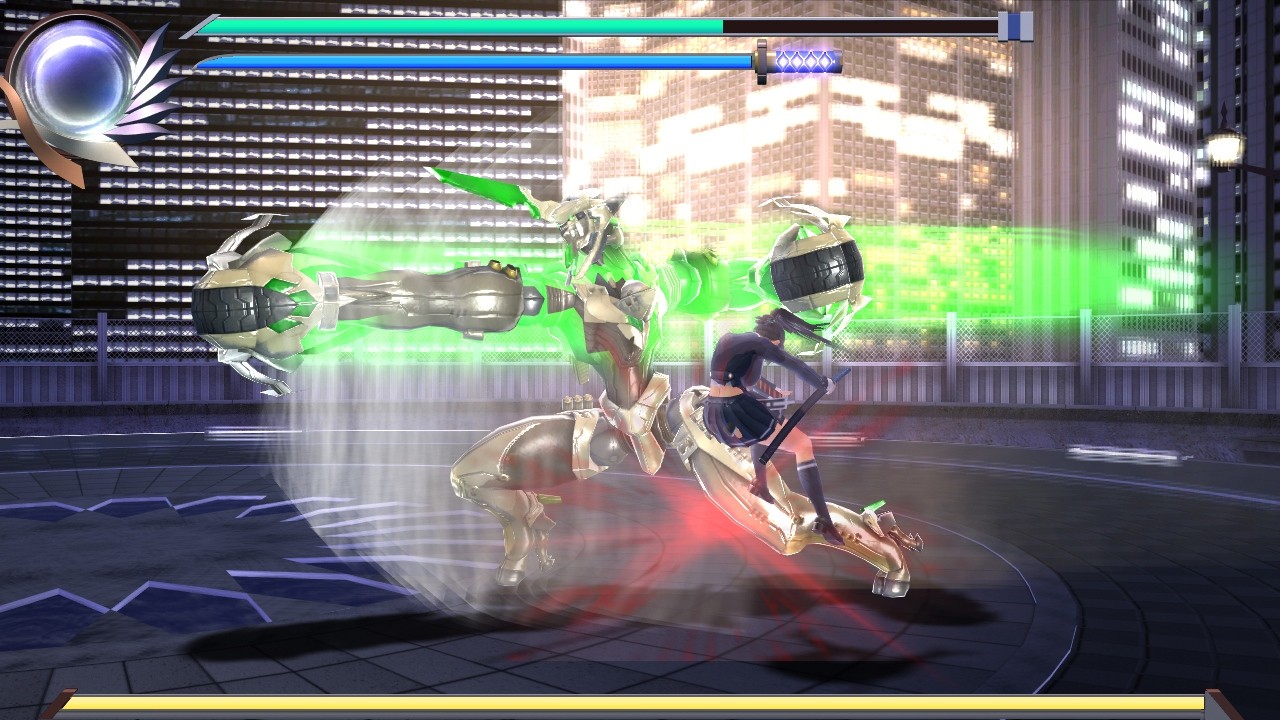The height and width of the screenshot is (720, 1280).
Task: Click the glowing diamond pattern on the katana handle
Action: click(x=805, y=62)
